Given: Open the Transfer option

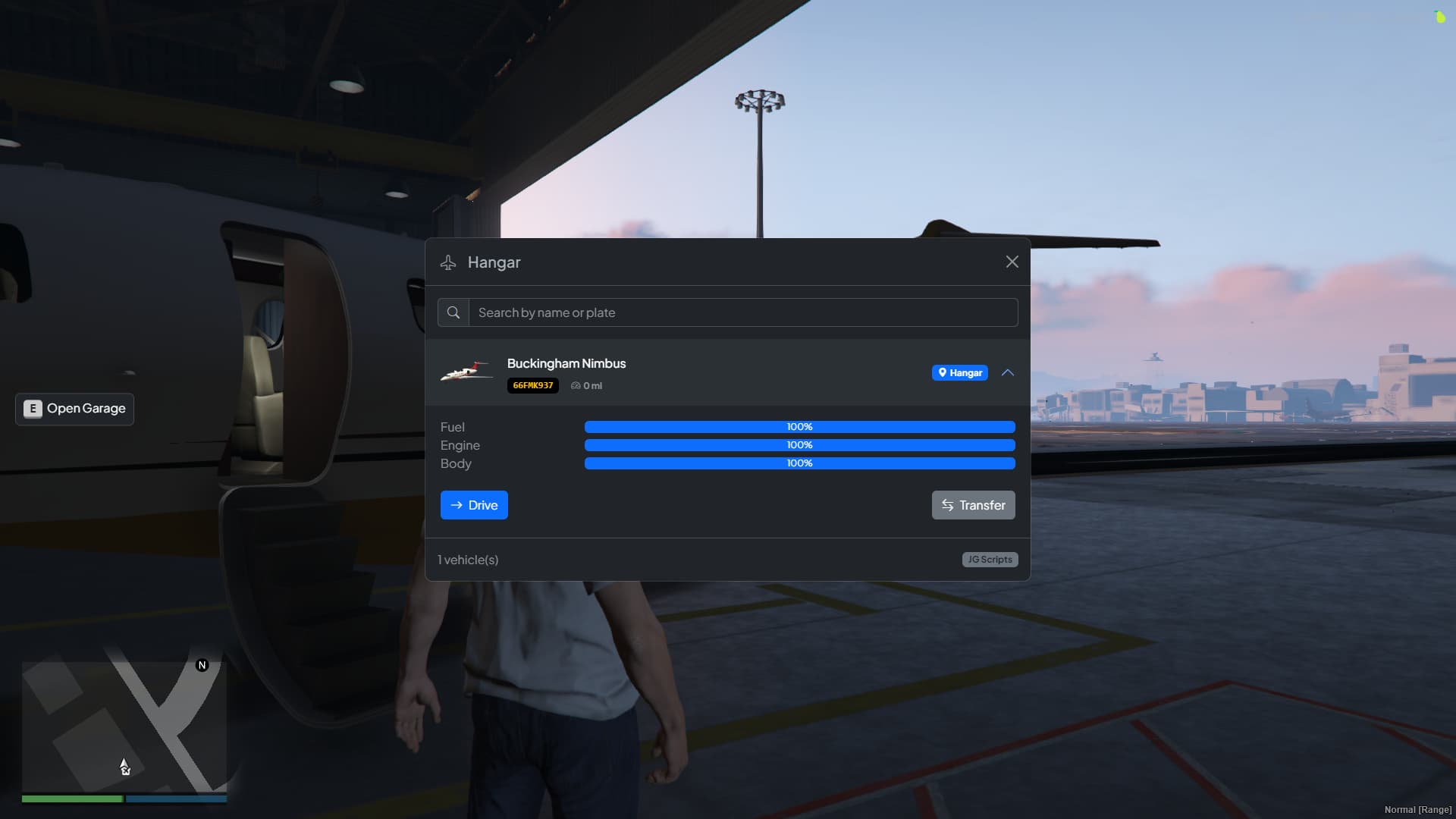Looking at the screenshot, I should pos(973,505).
